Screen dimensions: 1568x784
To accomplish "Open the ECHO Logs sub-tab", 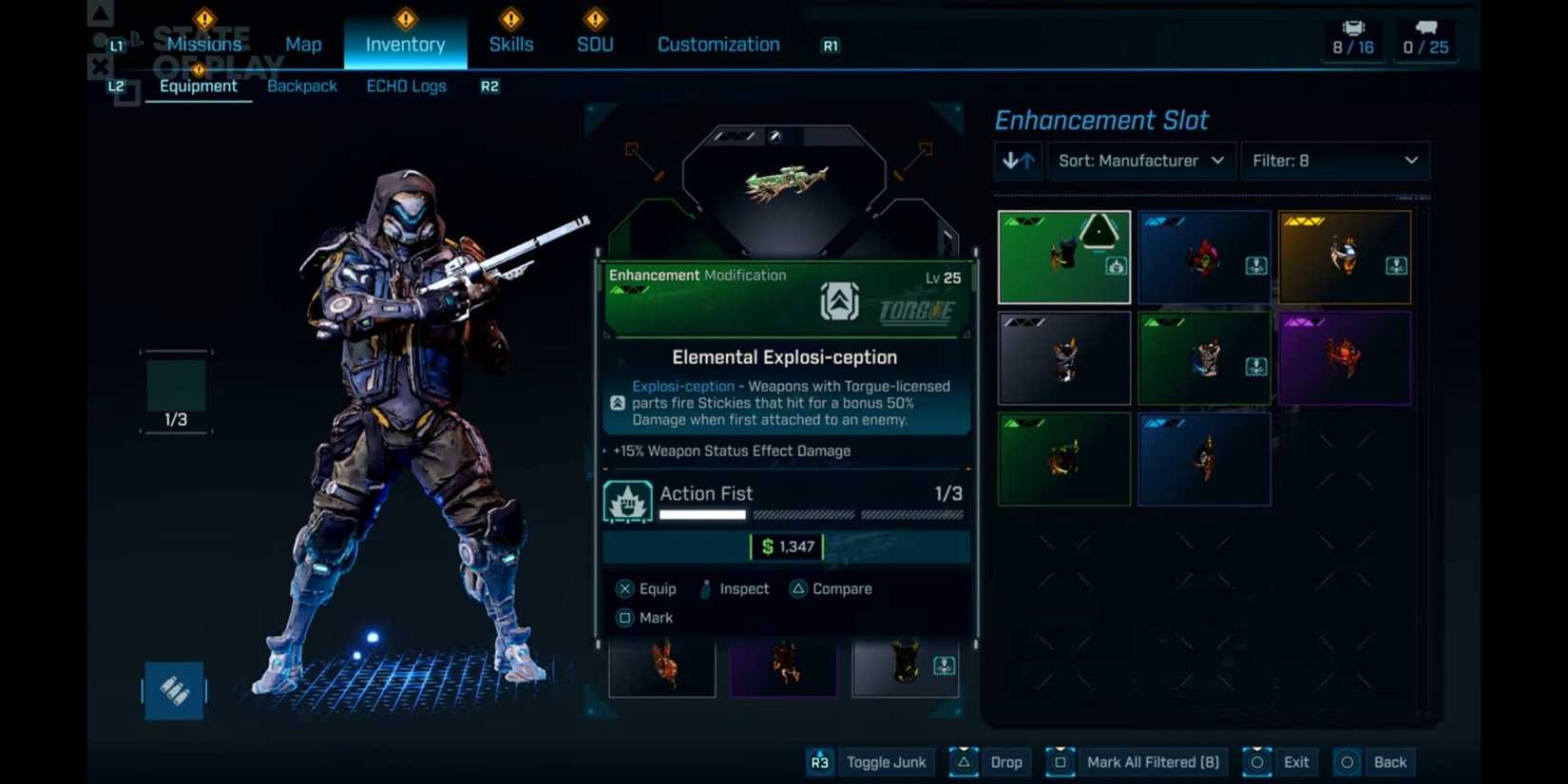I will [406, 86].
